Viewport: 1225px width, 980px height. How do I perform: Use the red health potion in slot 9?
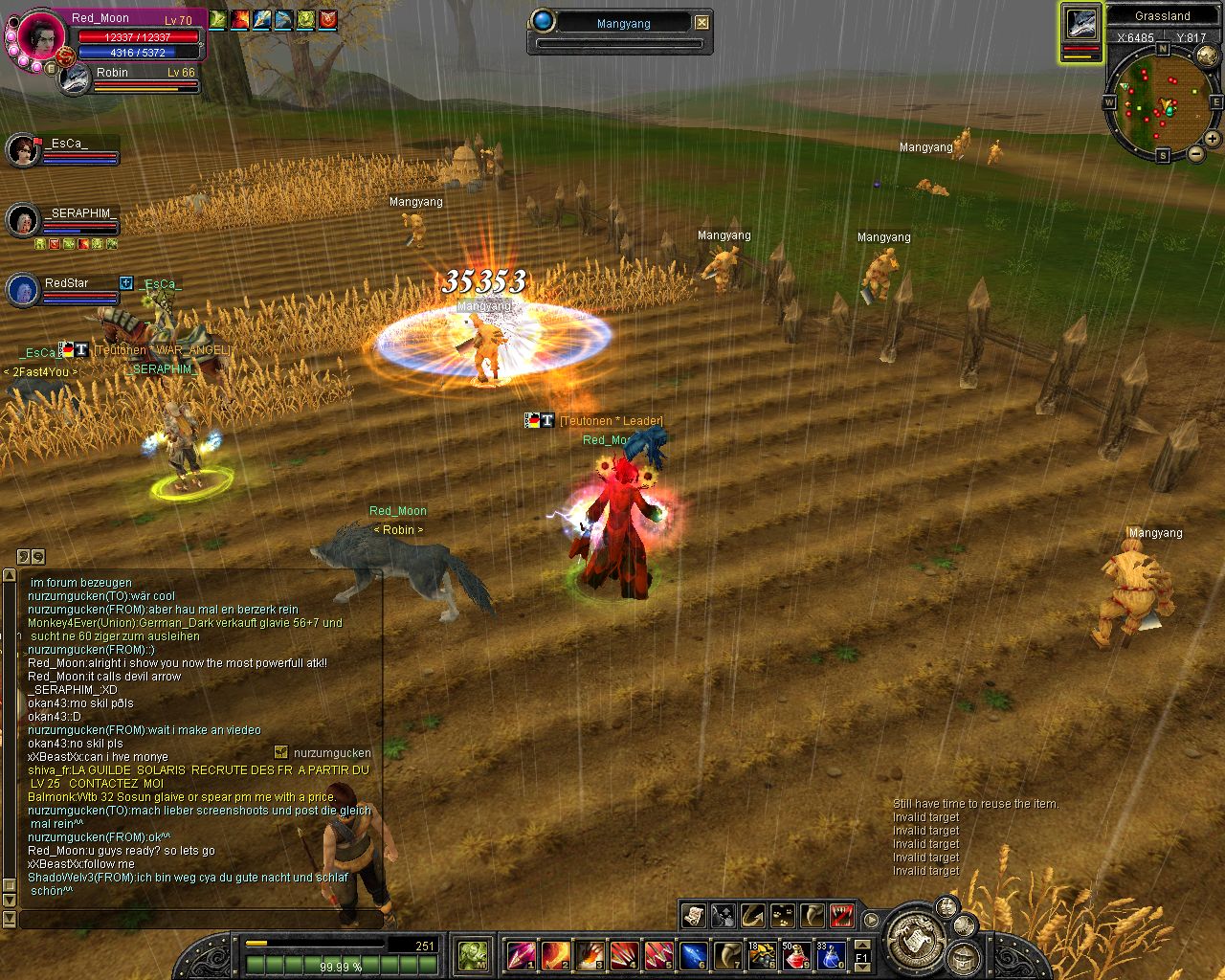[x=796, y=955]
